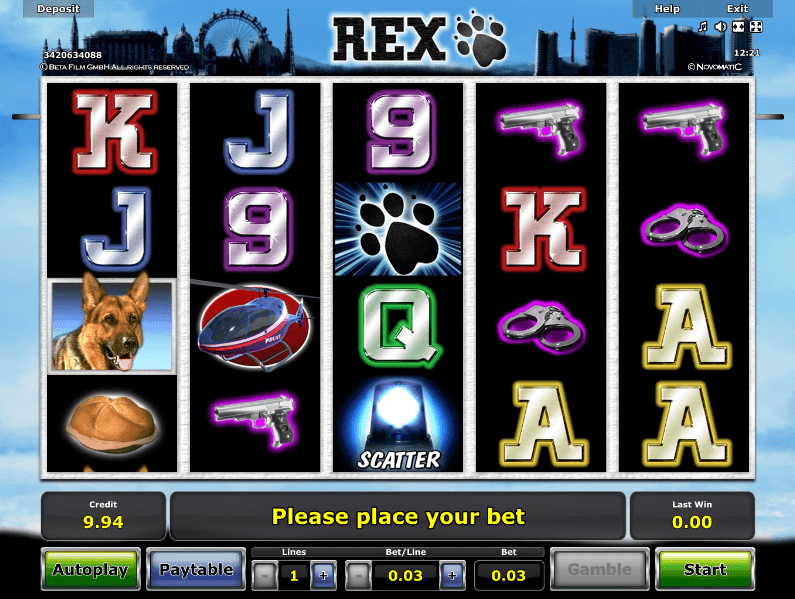This screenshot has height=599, width=795.
Task: Open the Deposit menu
Action: [59, 8]
